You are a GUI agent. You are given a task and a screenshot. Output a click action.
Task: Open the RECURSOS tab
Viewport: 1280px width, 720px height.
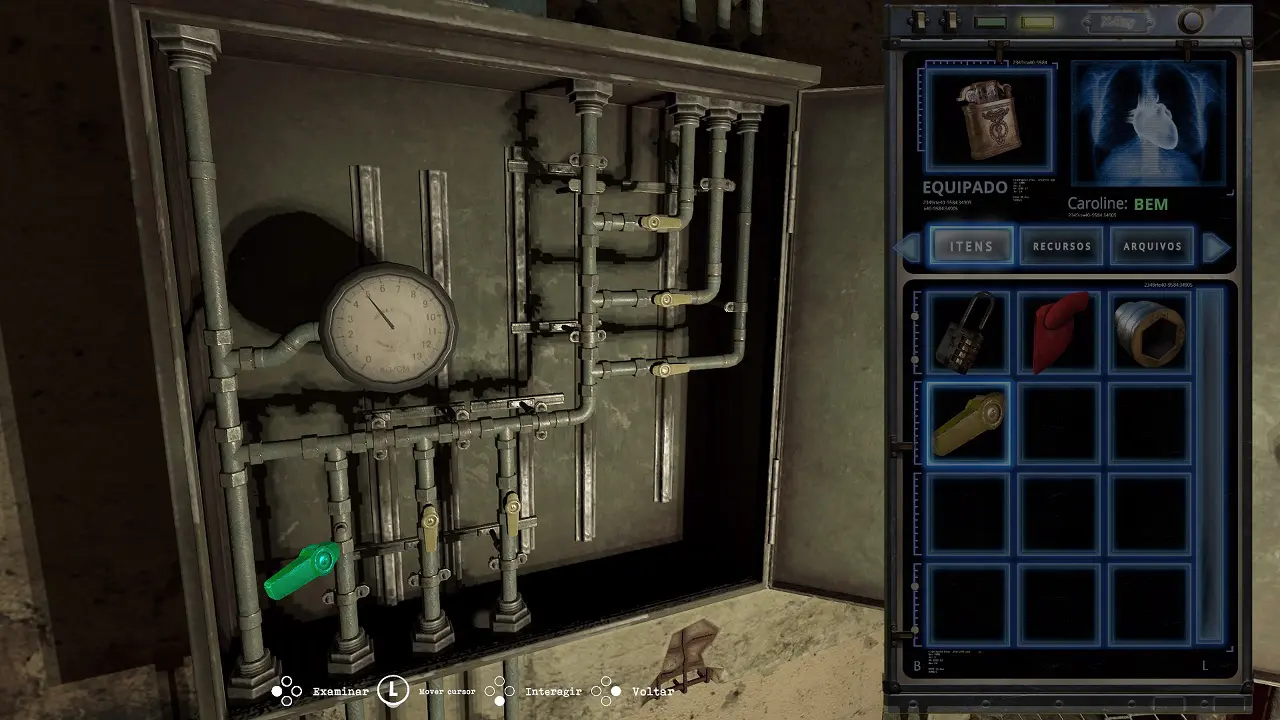[x=1062, y=246]
